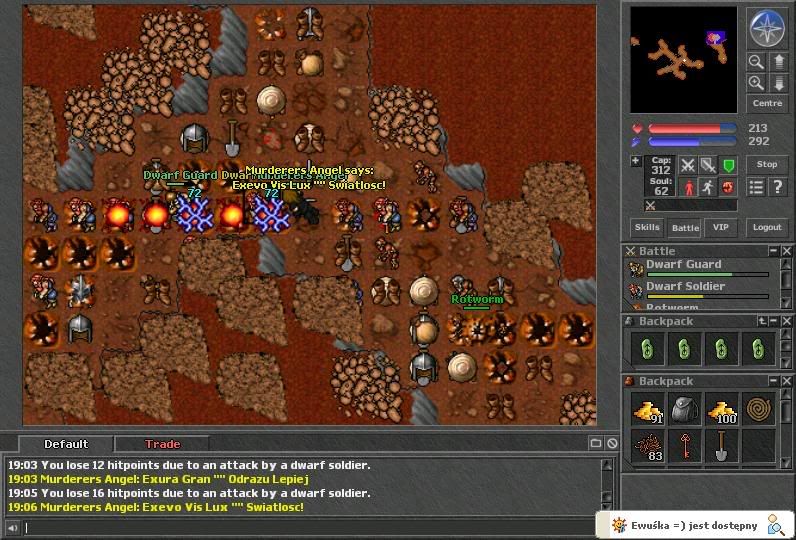Viewport: 796px width, 540px height.
Task: Click the chat input field
Action: tap(300, 527)
